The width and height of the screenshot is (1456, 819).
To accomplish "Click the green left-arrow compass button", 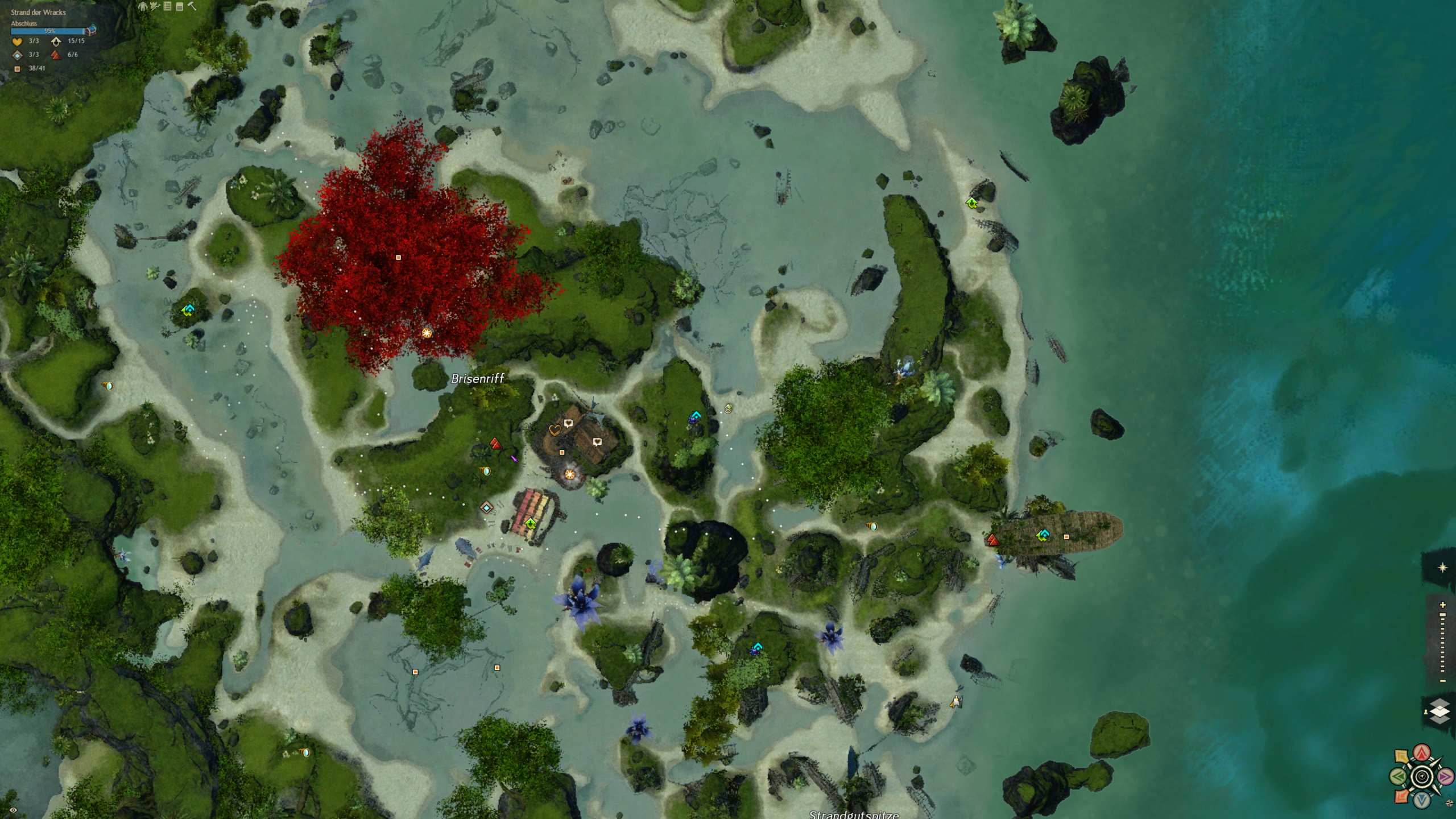I will [1399, 776].
